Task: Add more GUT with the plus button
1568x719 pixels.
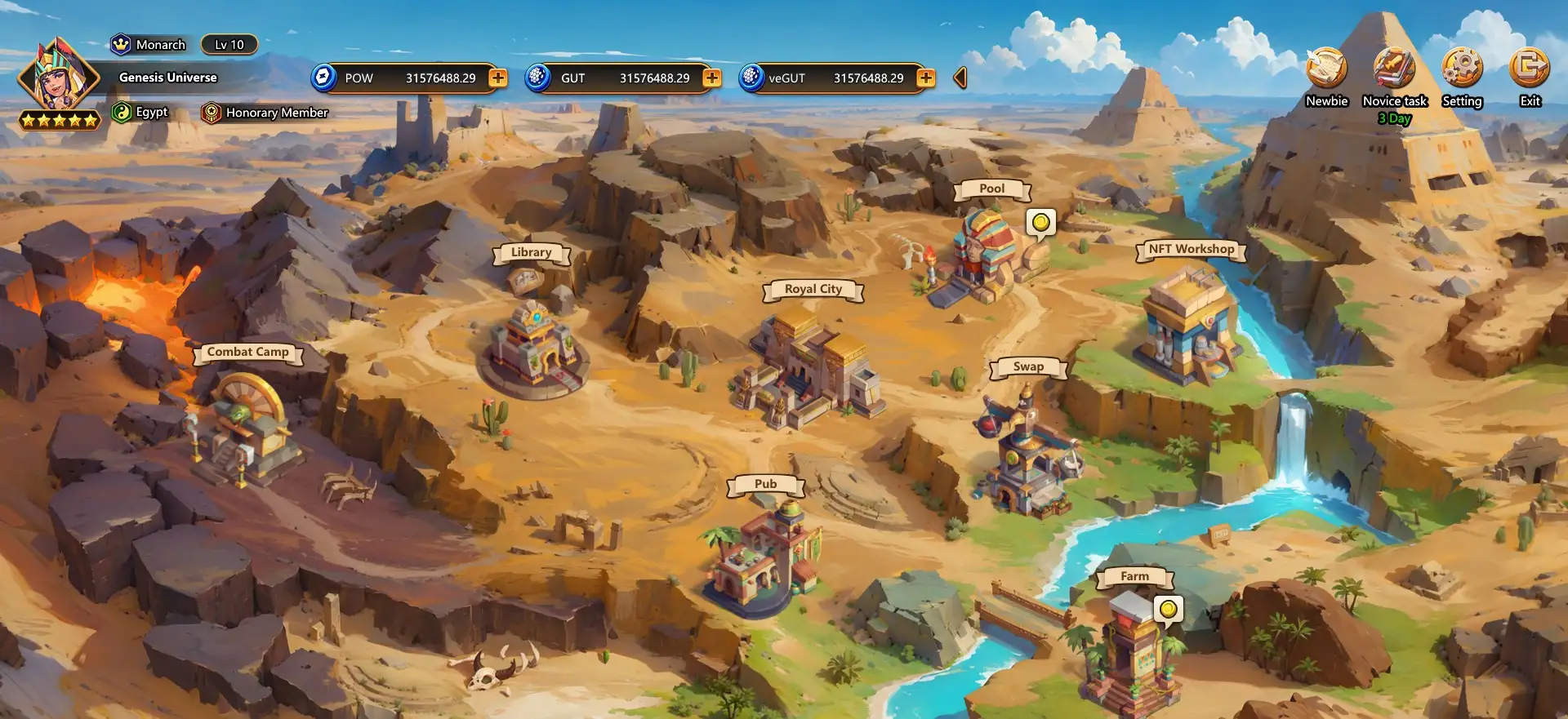Action: tap(712, 78)
